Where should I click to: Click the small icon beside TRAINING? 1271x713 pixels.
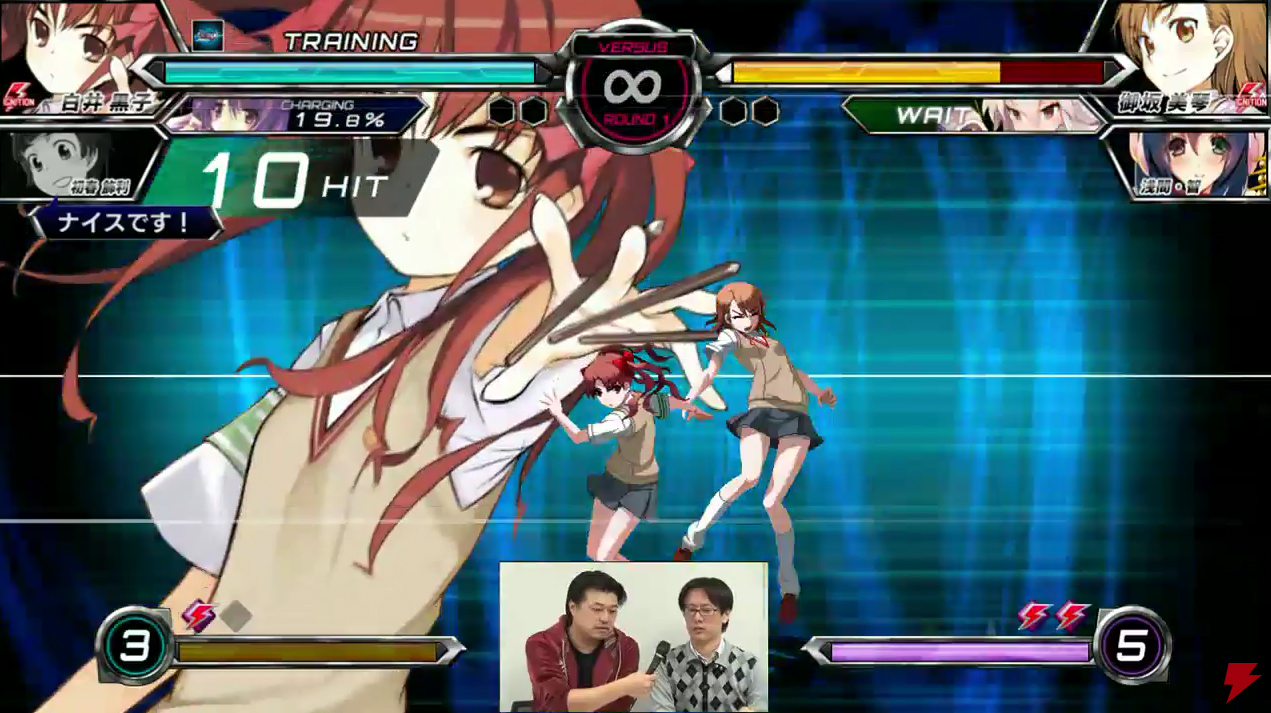(207, 36)
